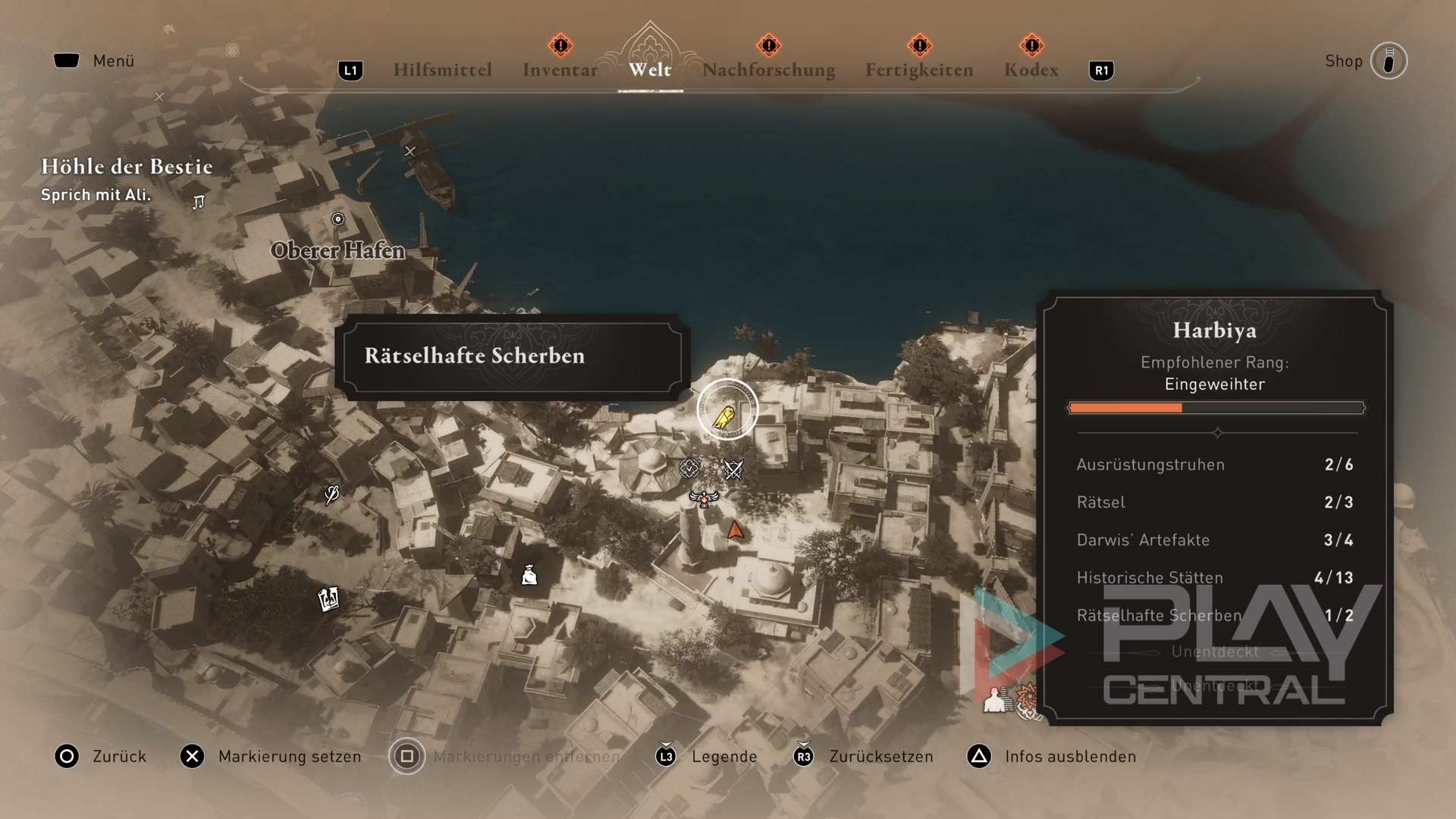Select the eagle viewpoint marker
Viewport: 1456px width, 819px height.
pos(704,498)
